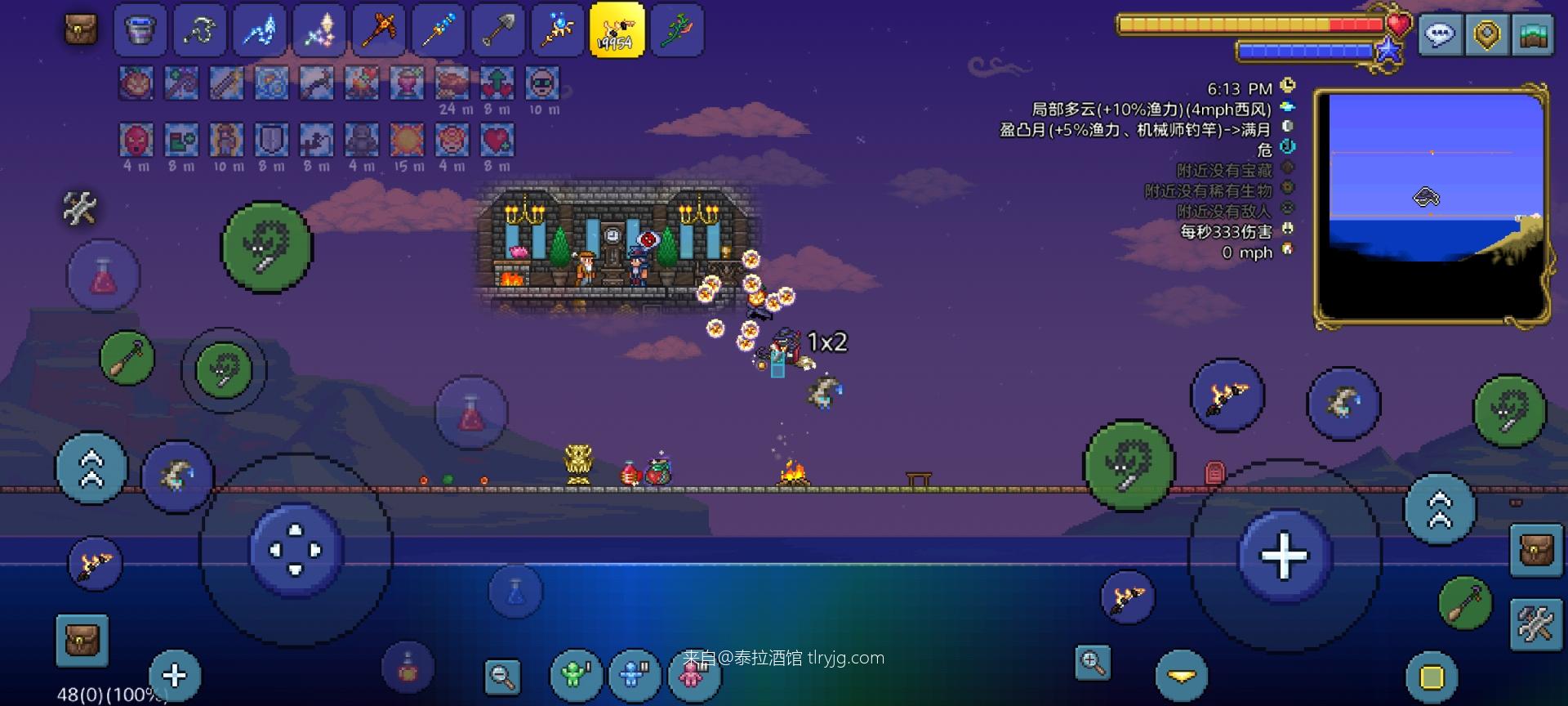
Task: Click the minimap
Action: tap(1432, 206)
